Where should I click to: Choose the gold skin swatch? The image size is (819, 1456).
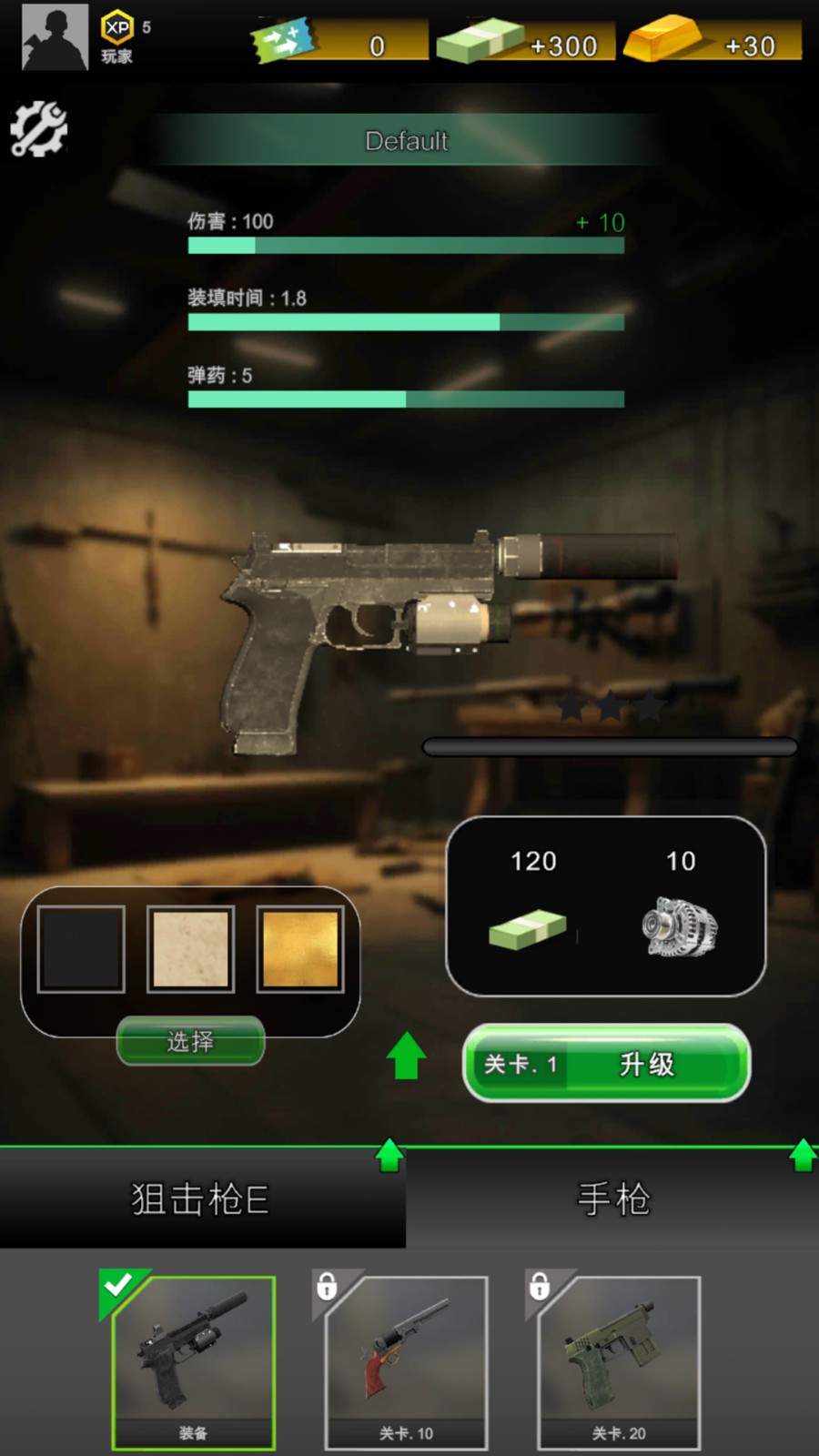pyautogui.click(x=299, y=949)
